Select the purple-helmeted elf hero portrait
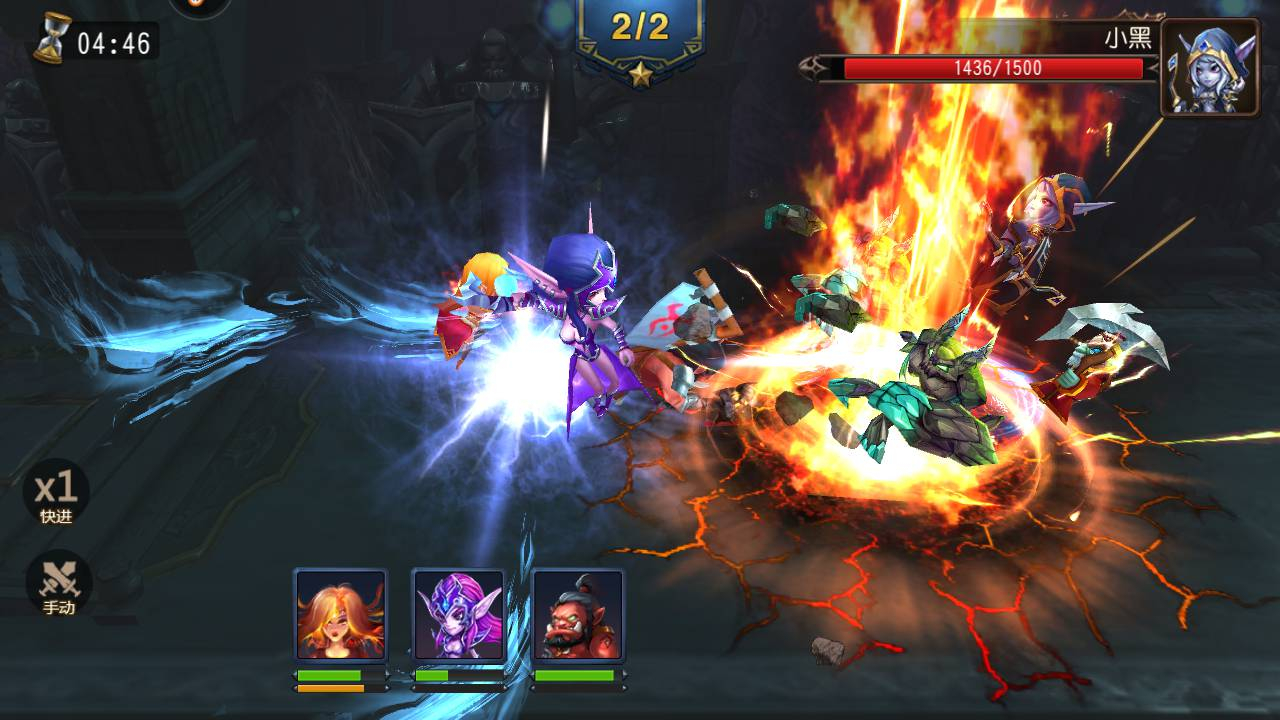This screenshot has width=1280, height=720. click(459, 615)
